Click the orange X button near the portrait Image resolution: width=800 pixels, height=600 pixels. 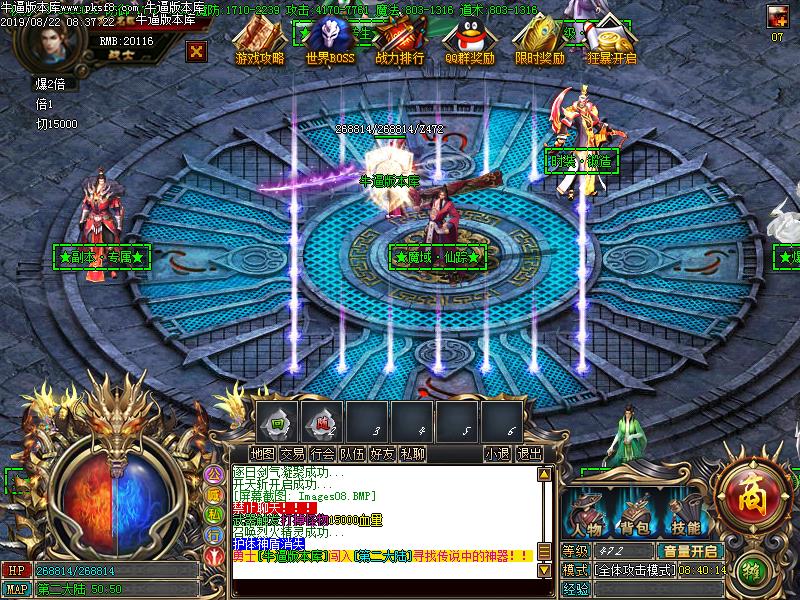tap(198, 51)
